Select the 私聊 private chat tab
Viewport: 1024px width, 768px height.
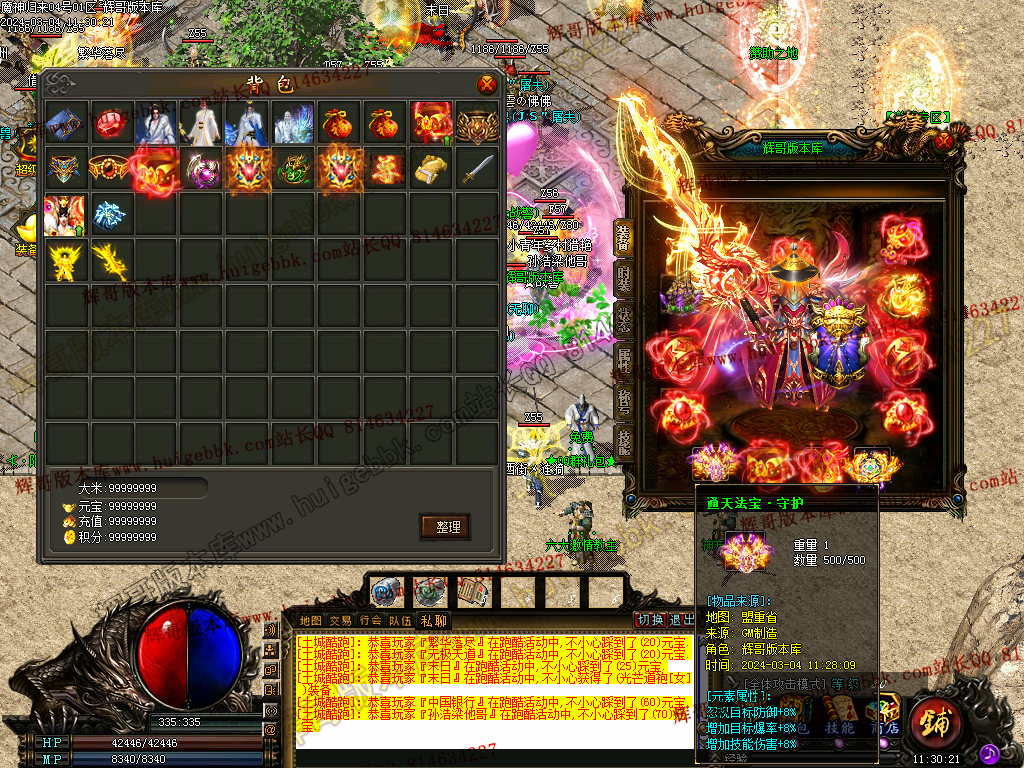(x=434, y=620)
